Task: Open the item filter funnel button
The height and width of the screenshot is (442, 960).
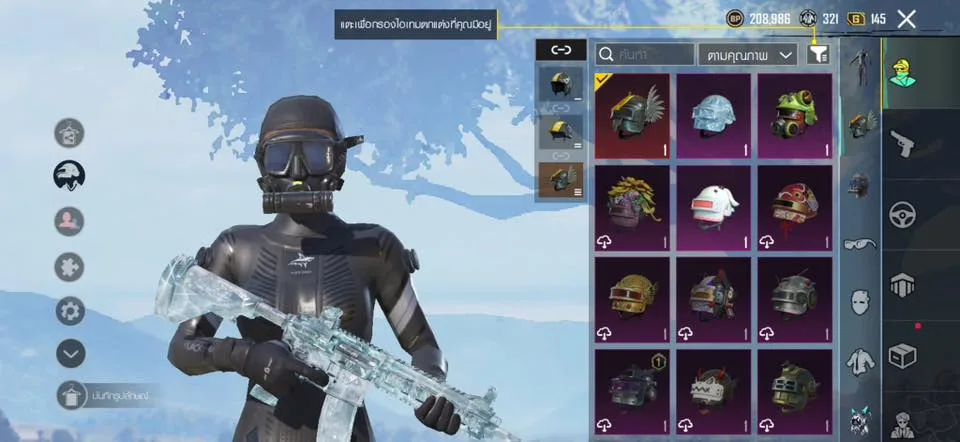Action: [818, 54]
